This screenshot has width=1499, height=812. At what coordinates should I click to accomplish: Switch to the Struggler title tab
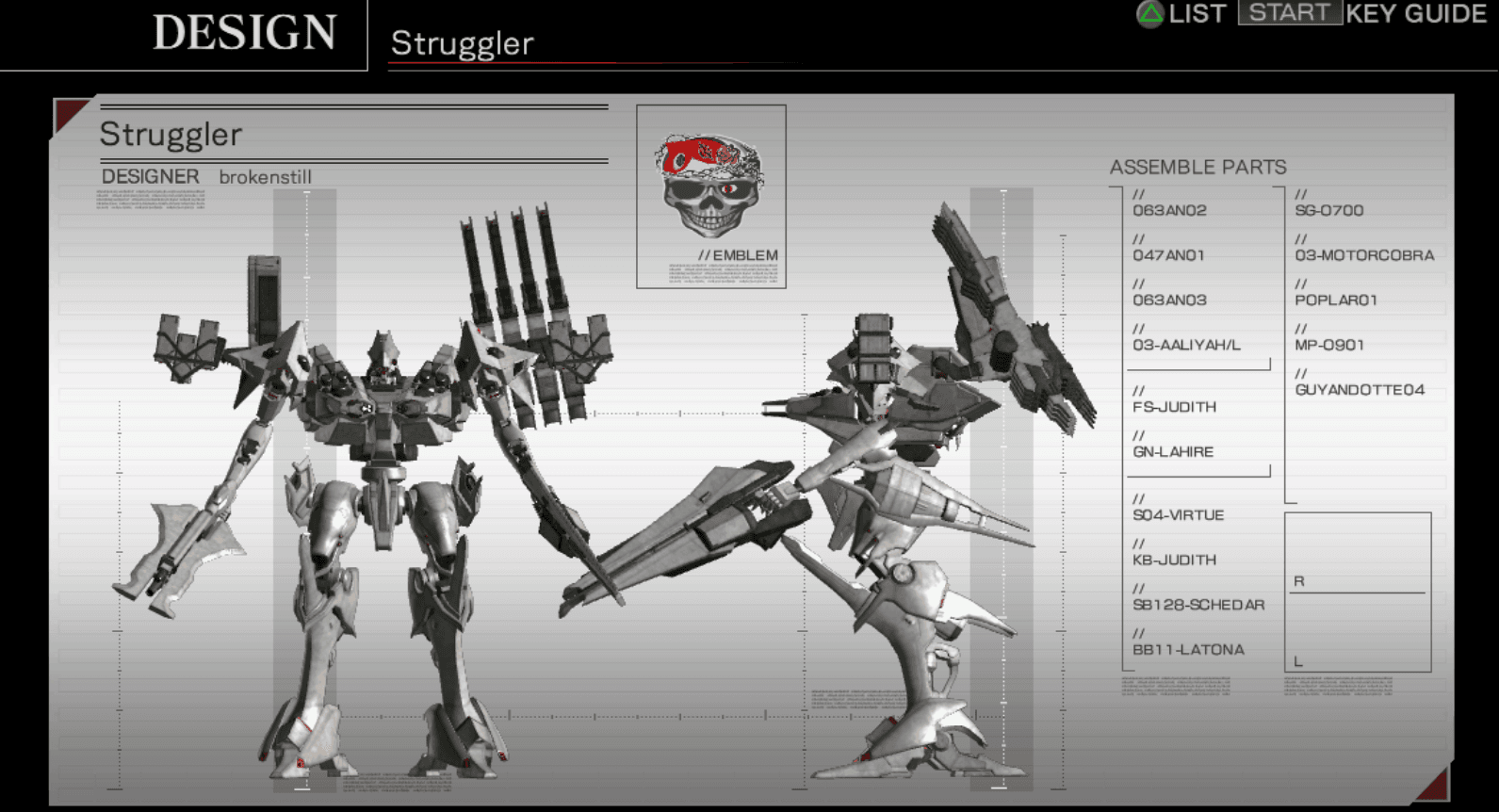tap(461, 43)
